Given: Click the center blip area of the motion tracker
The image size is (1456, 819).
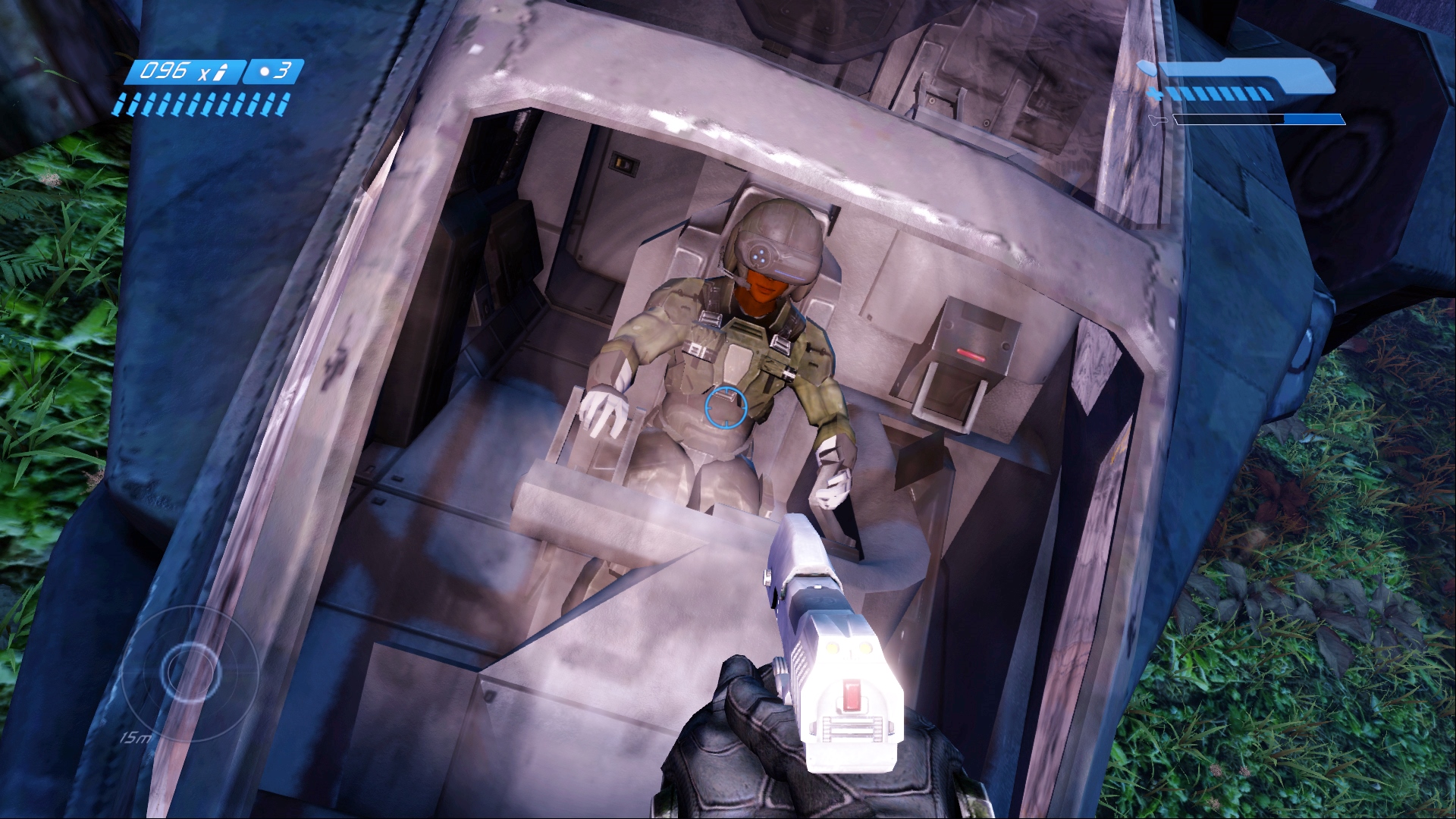Looking at the screenshot, I should point(190,671).
